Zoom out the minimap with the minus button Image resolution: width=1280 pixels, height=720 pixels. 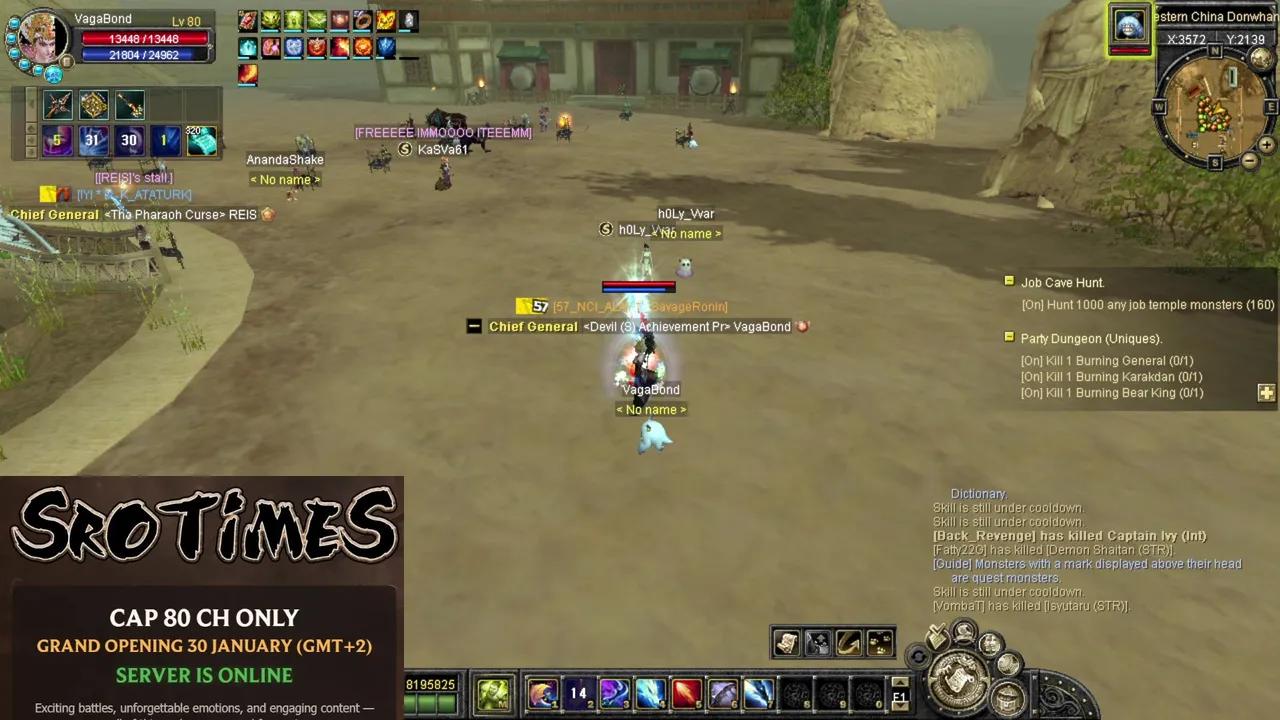[1249, 160]
